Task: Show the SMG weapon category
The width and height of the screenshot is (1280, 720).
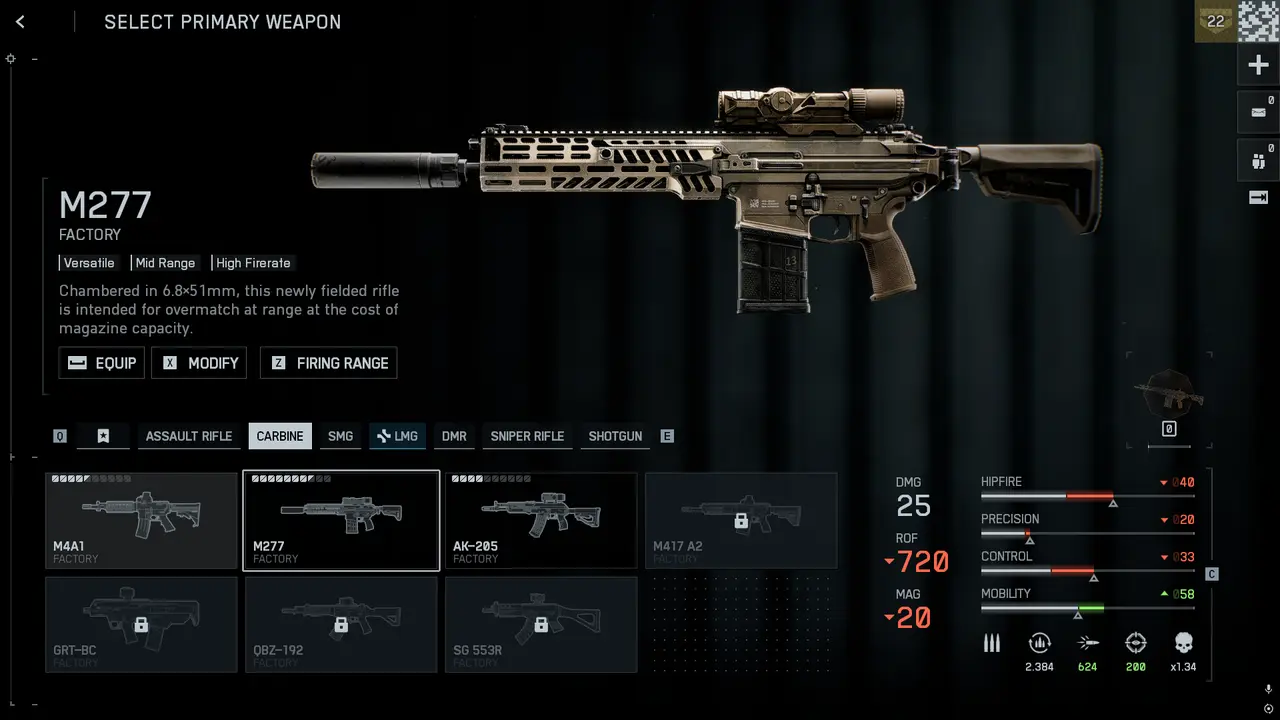Action: (x=340, y=436)
